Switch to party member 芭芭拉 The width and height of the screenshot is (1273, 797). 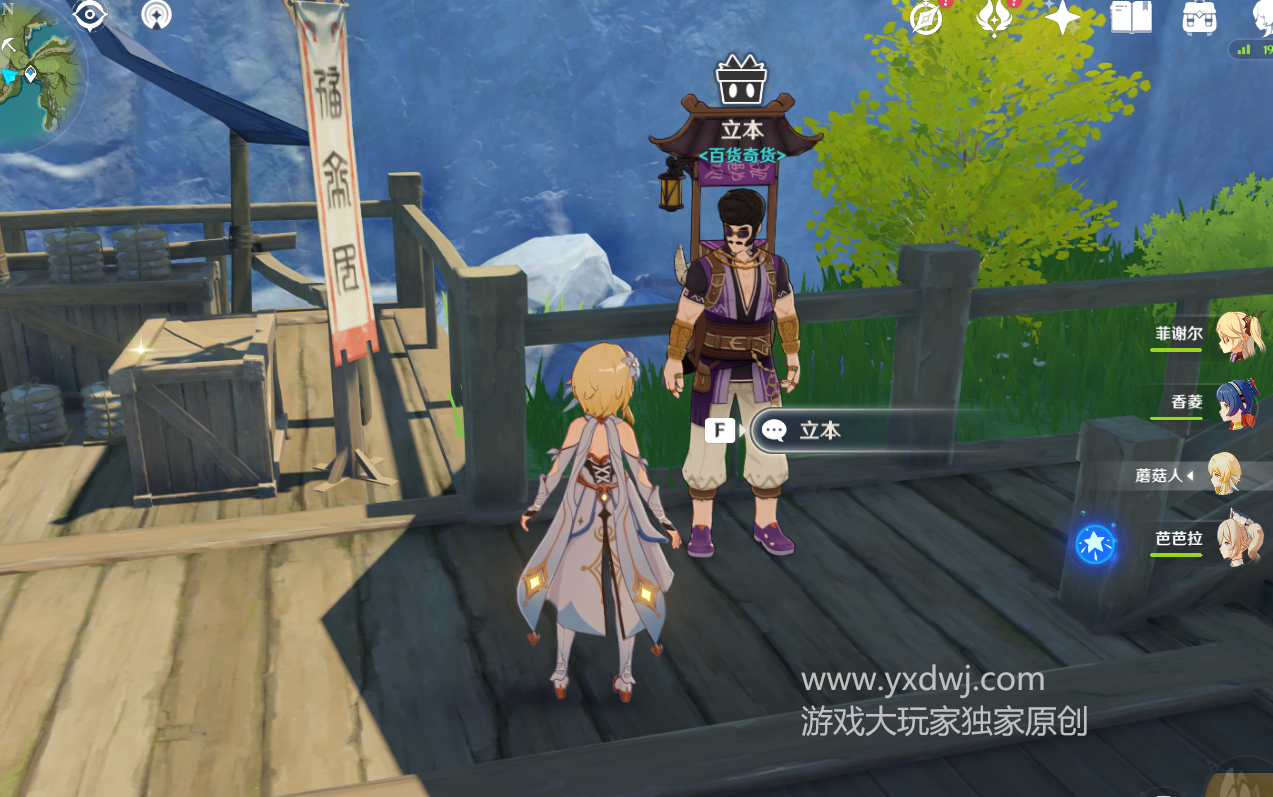click(x=1238, y=541)
